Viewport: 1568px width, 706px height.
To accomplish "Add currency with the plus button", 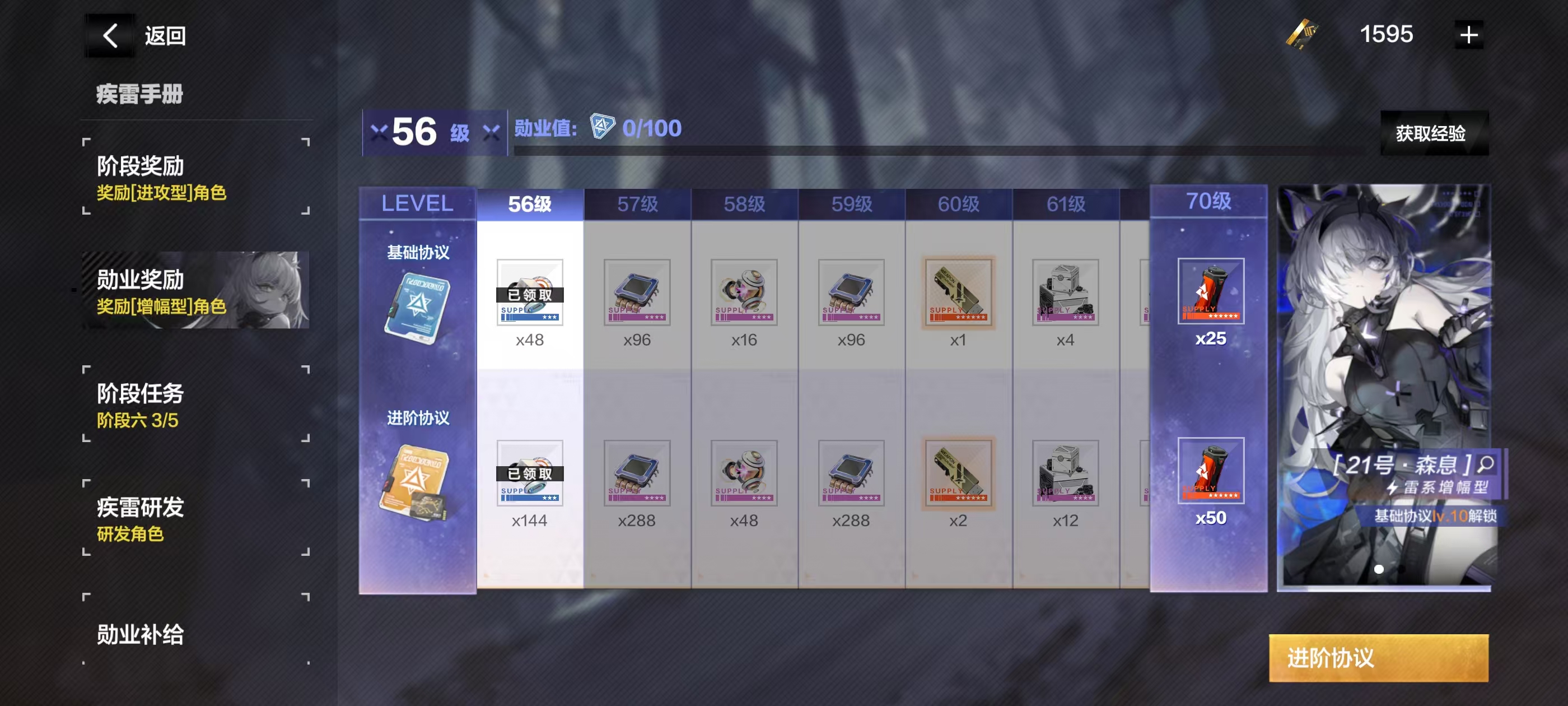I will pyautogui.click(x=1468, y=35).
